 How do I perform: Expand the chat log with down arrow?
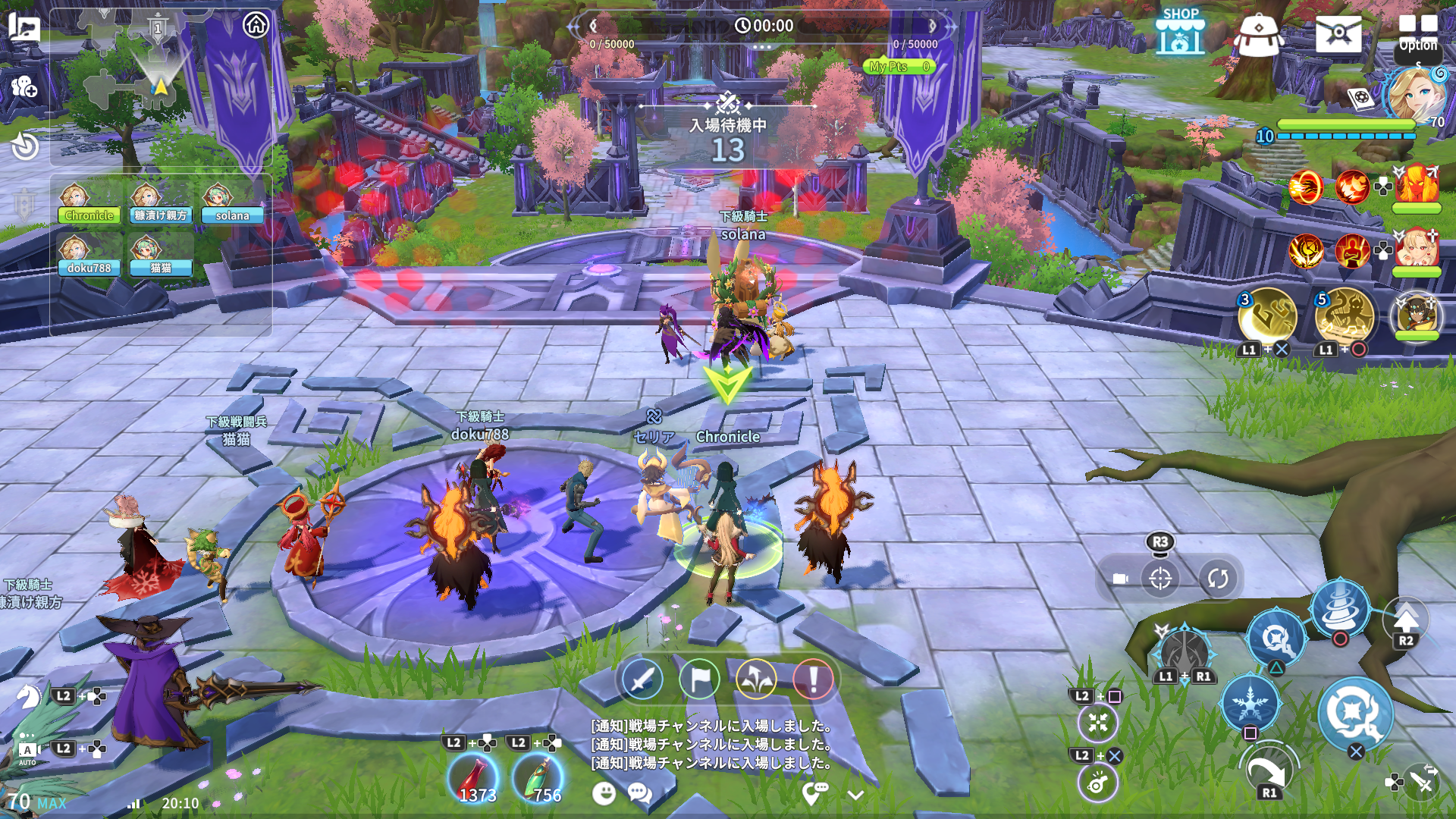(x=855, y=795)
